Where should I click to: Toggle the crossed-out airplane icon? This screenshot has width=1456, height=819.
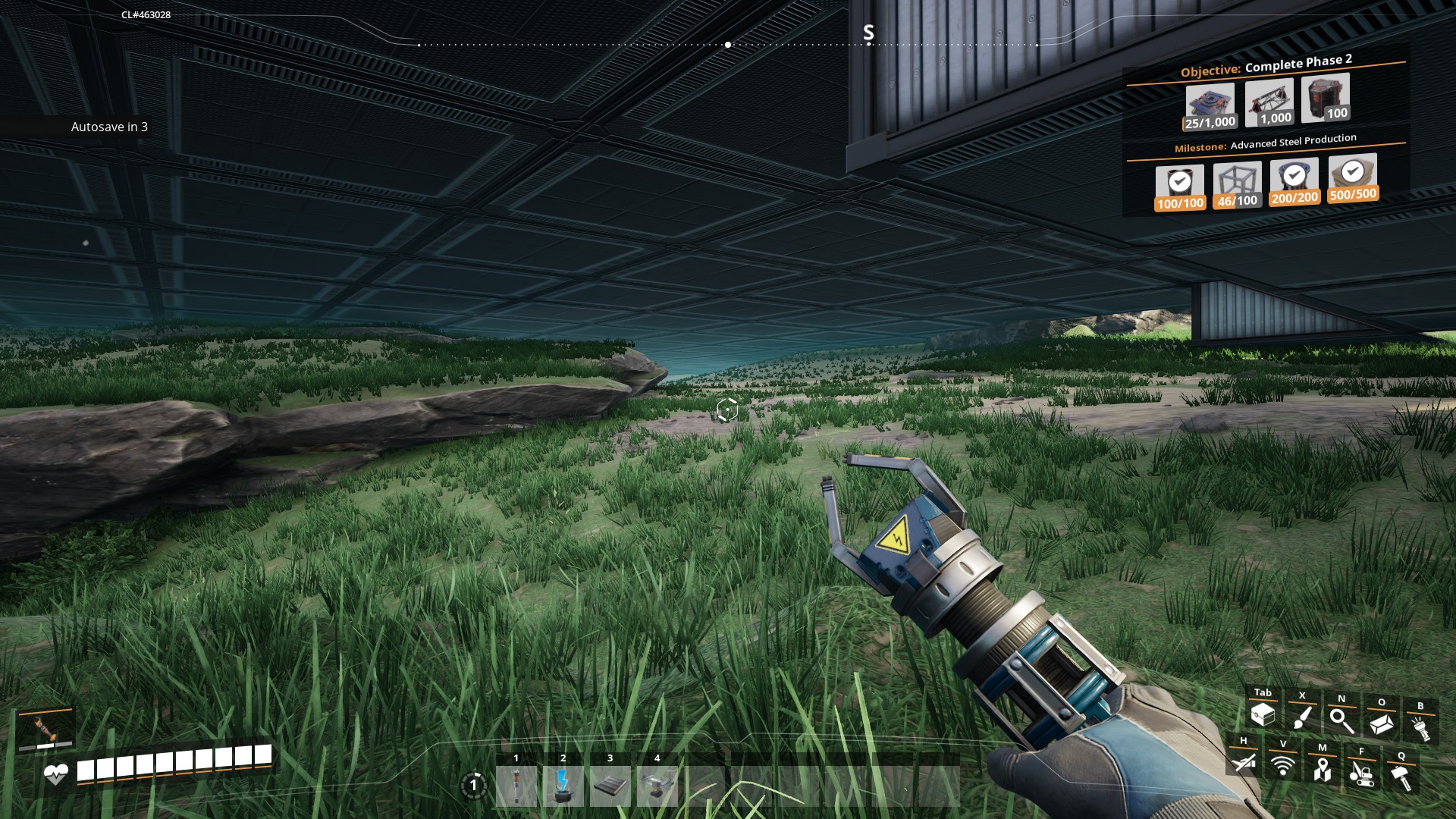(x=1243, y=761)
